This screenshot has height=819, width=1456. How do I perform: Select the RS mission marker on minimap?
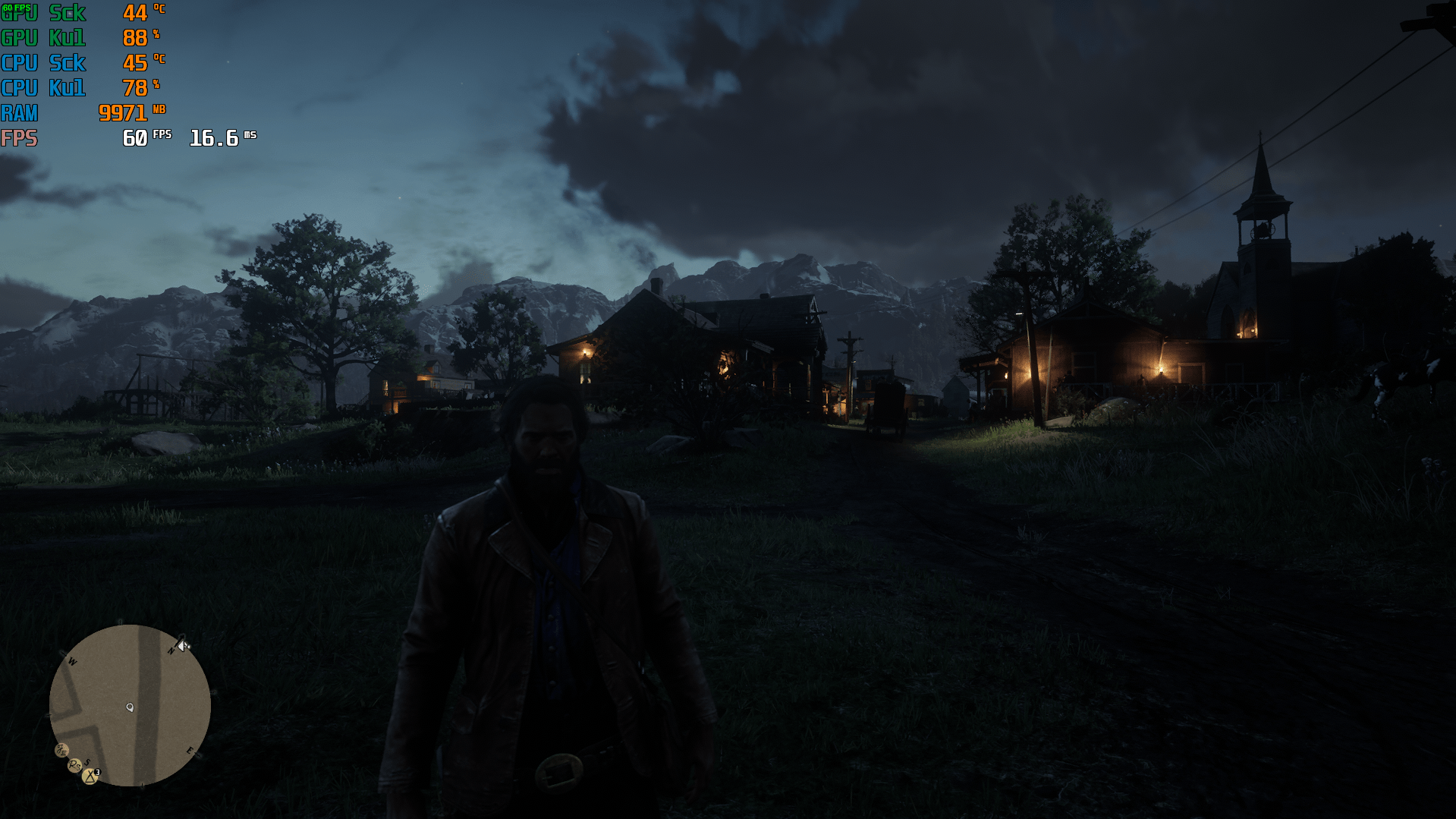(x=74, y=765)
